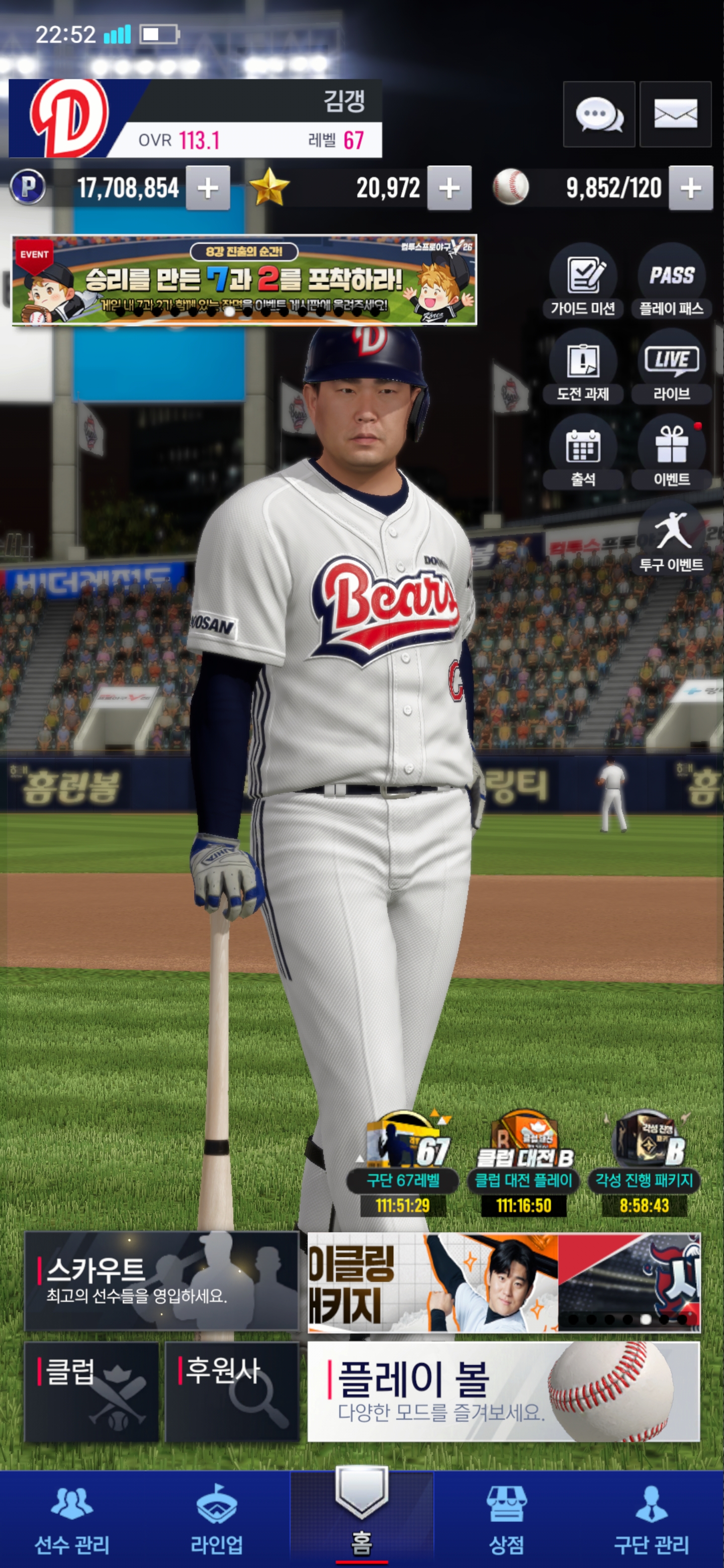724x1568 pixels.
Task: Open the chat speech bubble icon
Action: click(599, 115)
